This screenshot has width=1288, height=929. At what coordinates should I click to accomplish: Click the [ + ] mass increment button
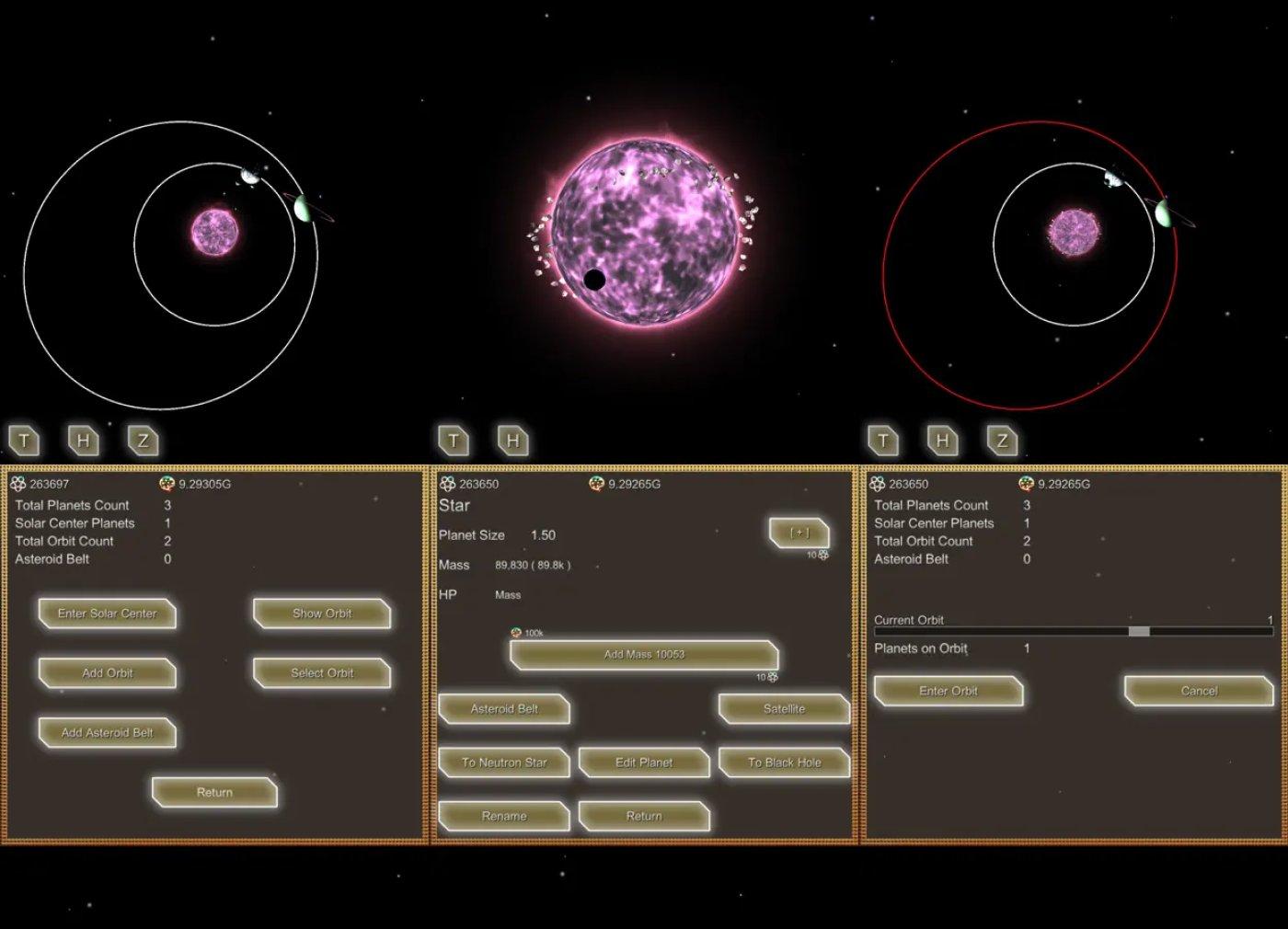[799, 533]
